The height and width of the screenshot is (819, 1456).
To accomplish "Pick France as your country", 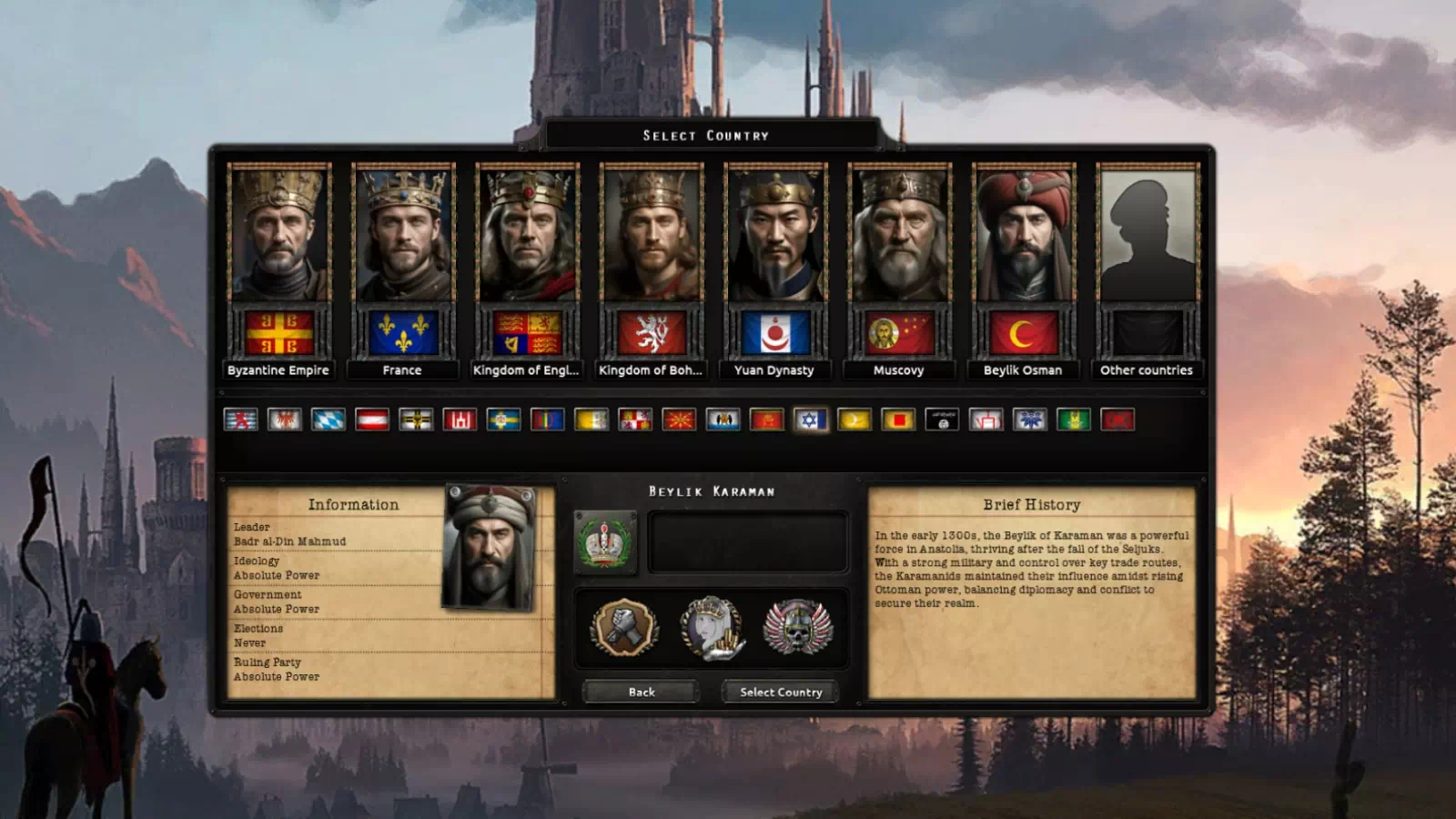I will pos(402,235).
